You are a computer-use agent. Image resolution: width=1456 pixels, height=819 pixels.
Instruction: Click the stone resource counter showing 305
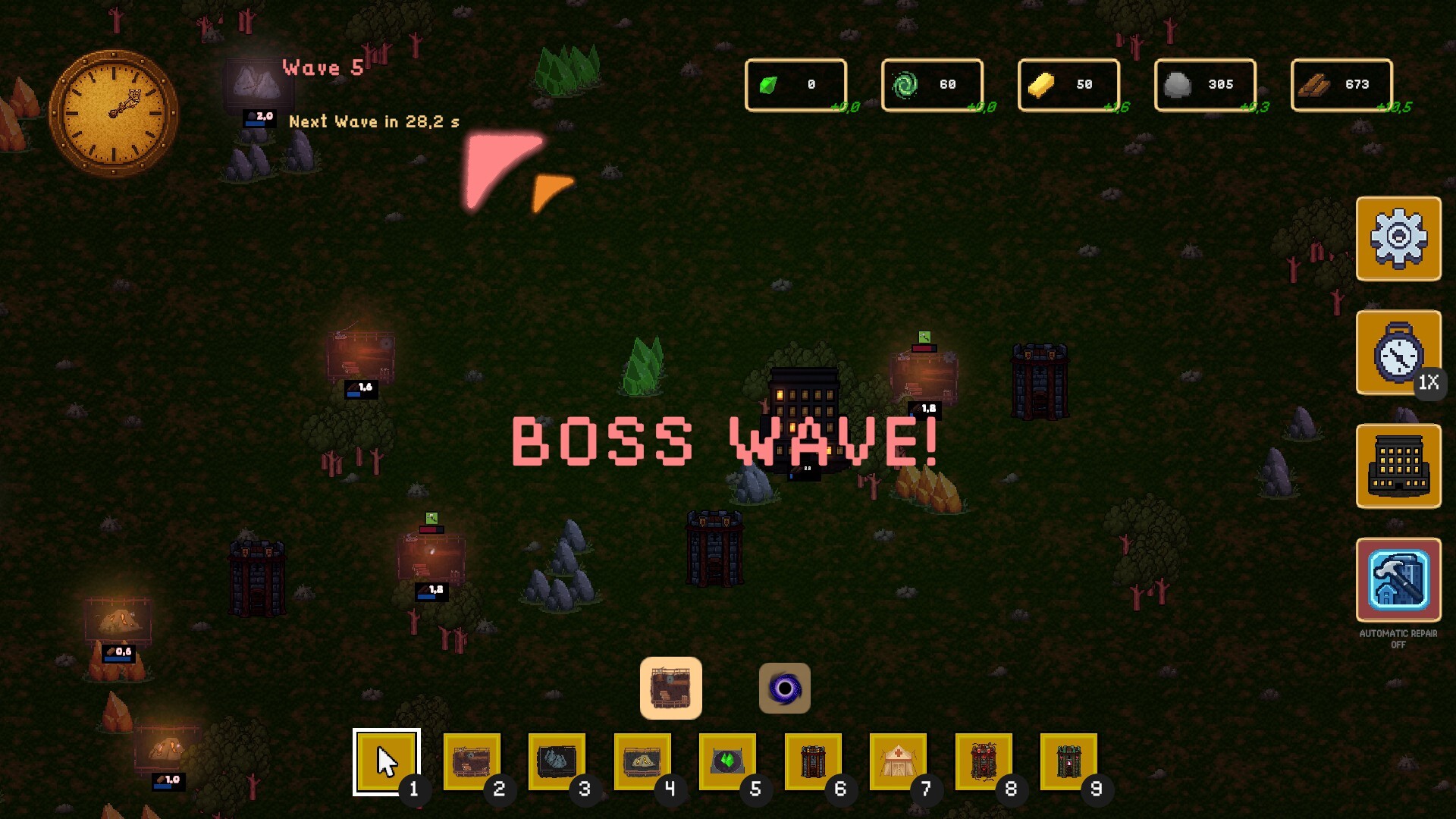pos(1204,84)
